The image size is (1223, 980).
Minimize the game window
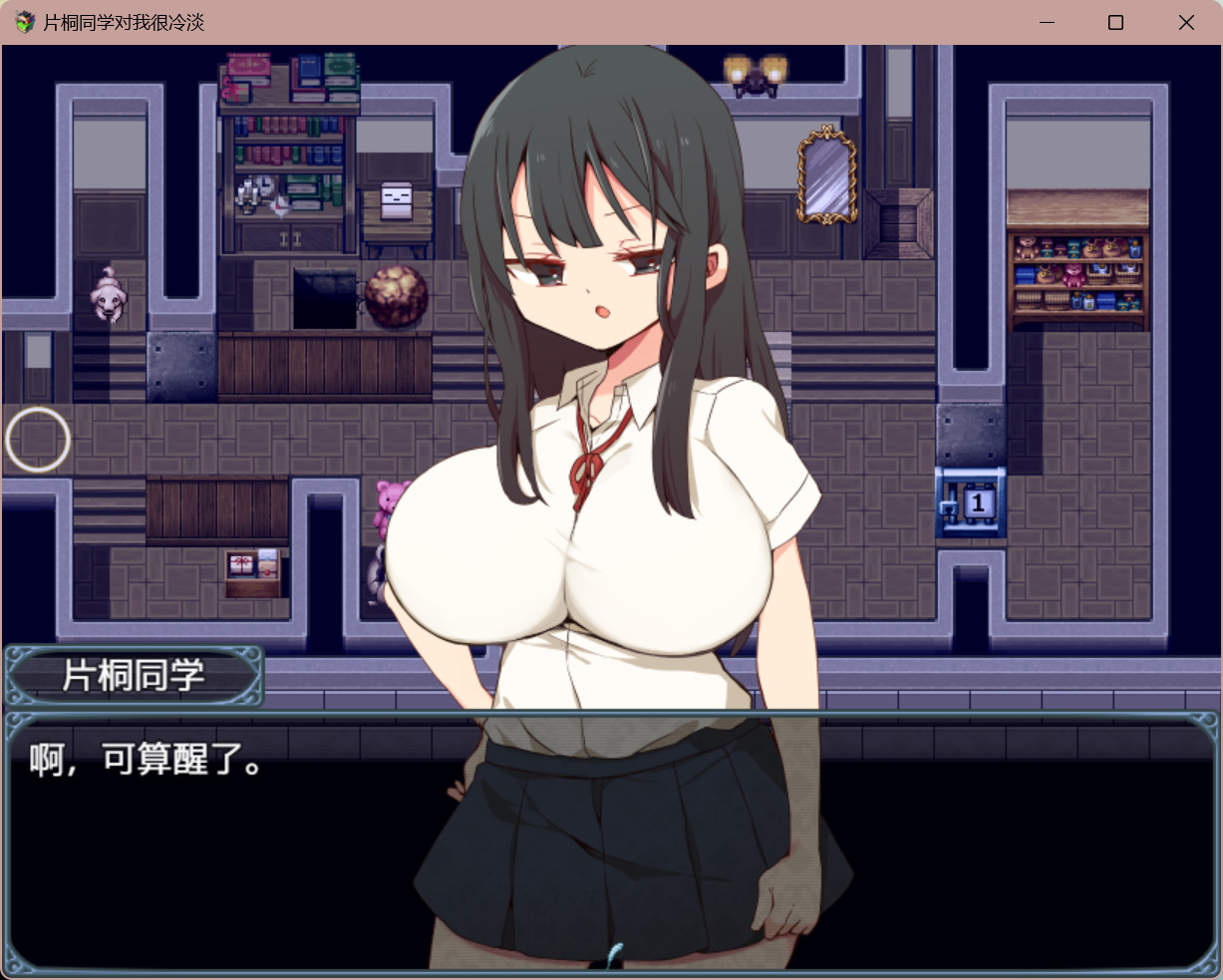pyautogui.click(x=1047, y=22)
